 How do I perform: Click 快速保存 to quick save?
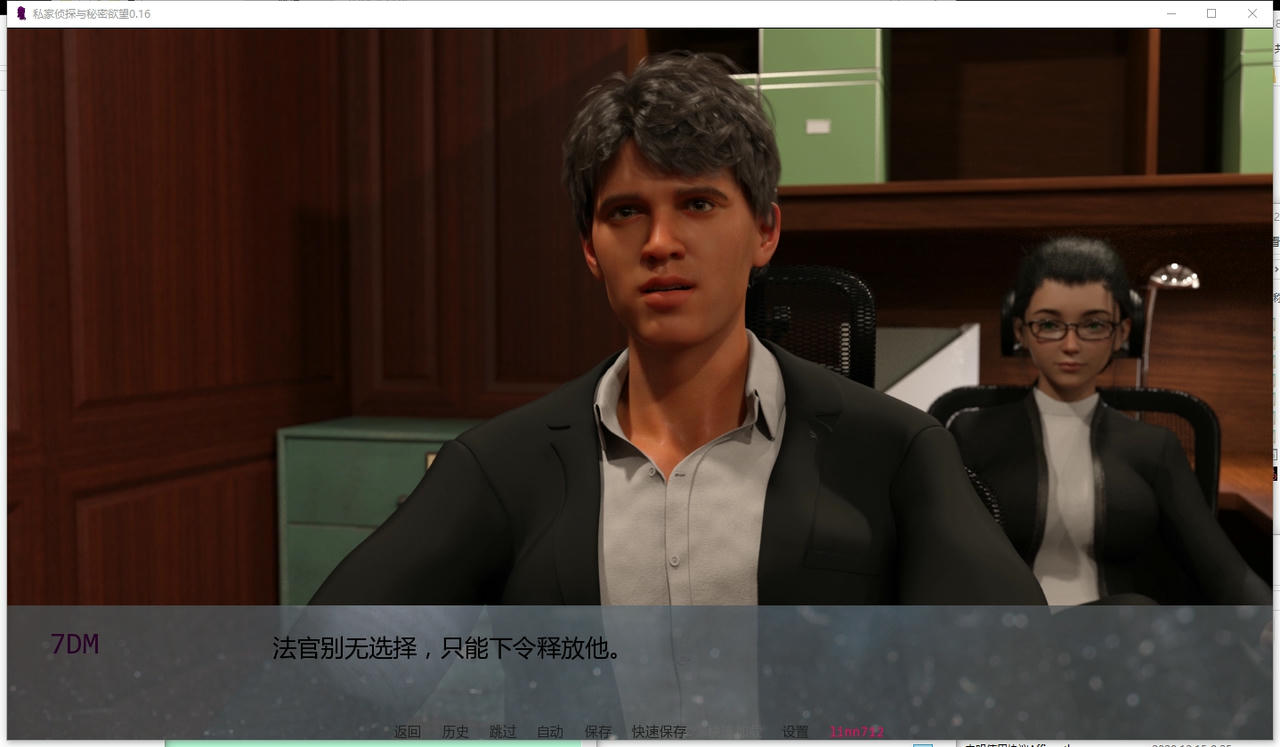tap(659, 732)
